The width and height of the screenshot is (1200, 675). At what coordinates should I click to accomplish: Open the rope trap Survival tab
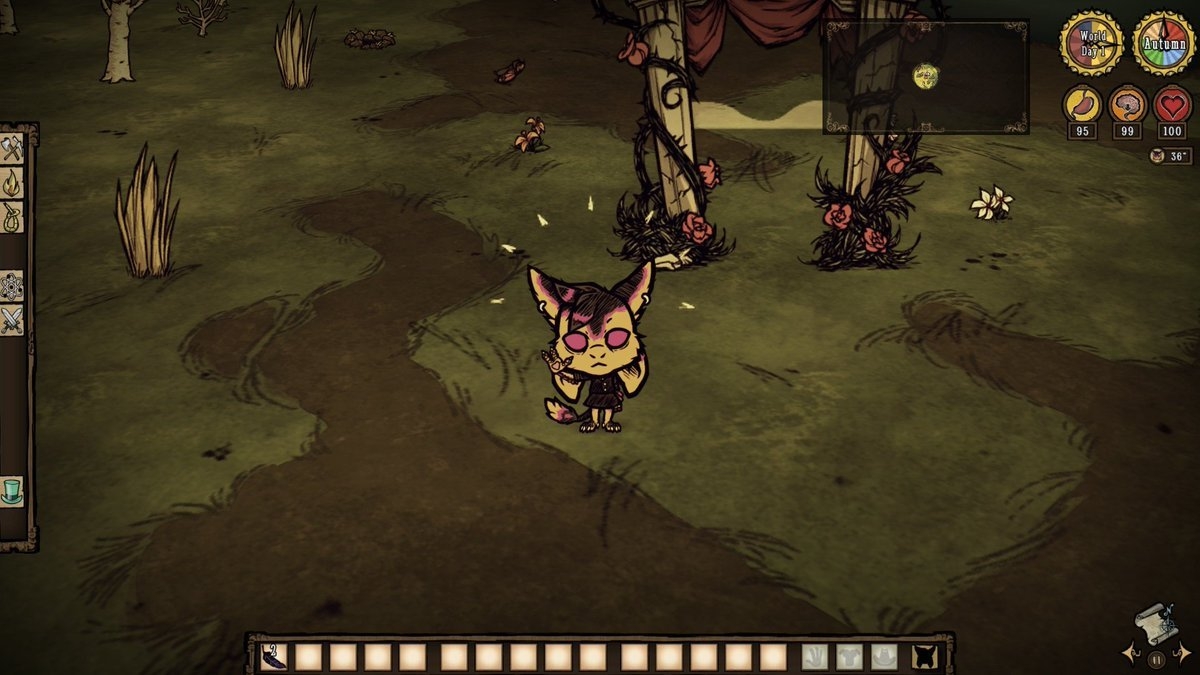point(12,217)
